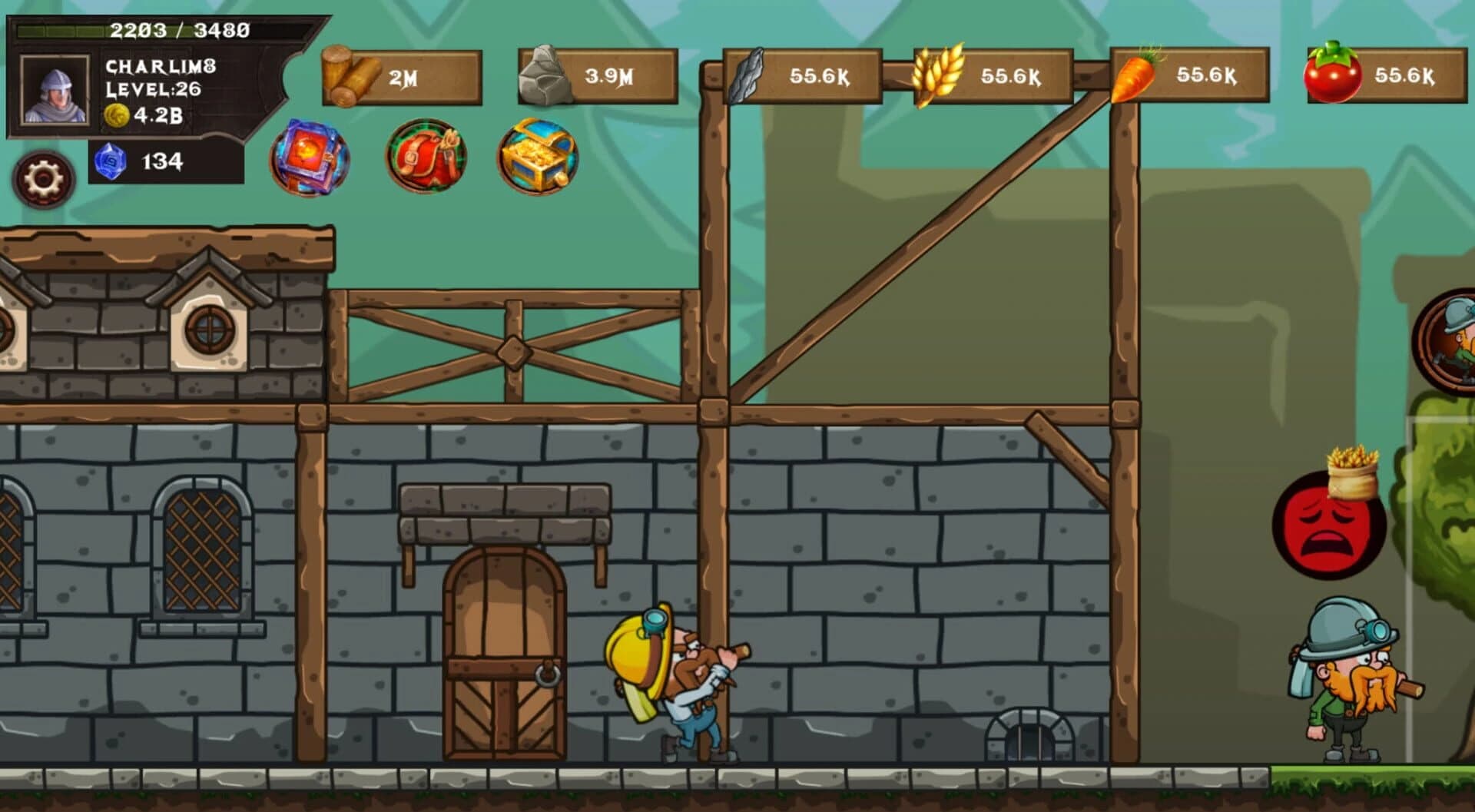Tap the gold coin currency icon
The width and height of the screenshot is (1475, 812).
click(x=116, y=115)
